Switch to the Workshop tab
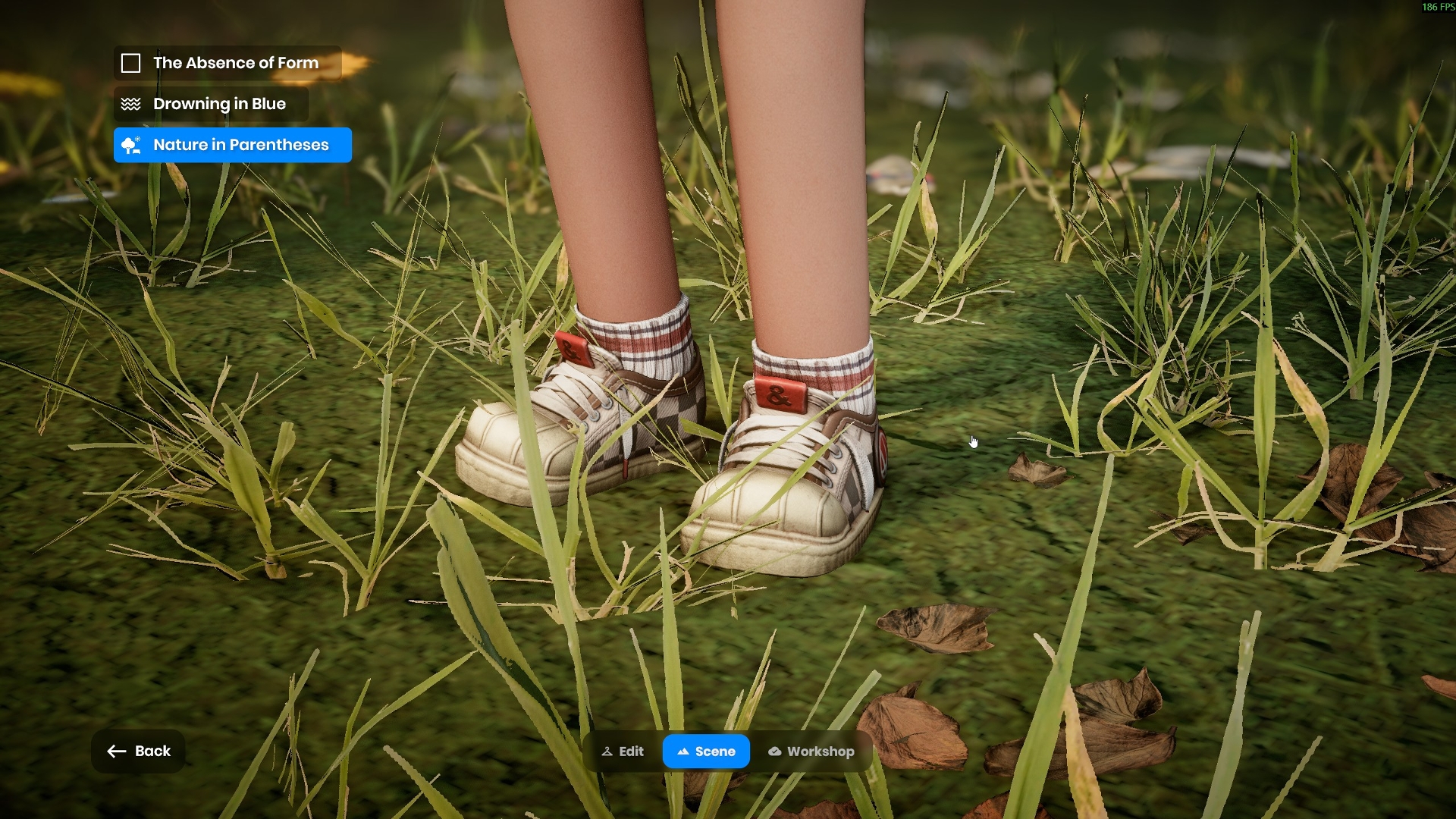 click(811, 752)
